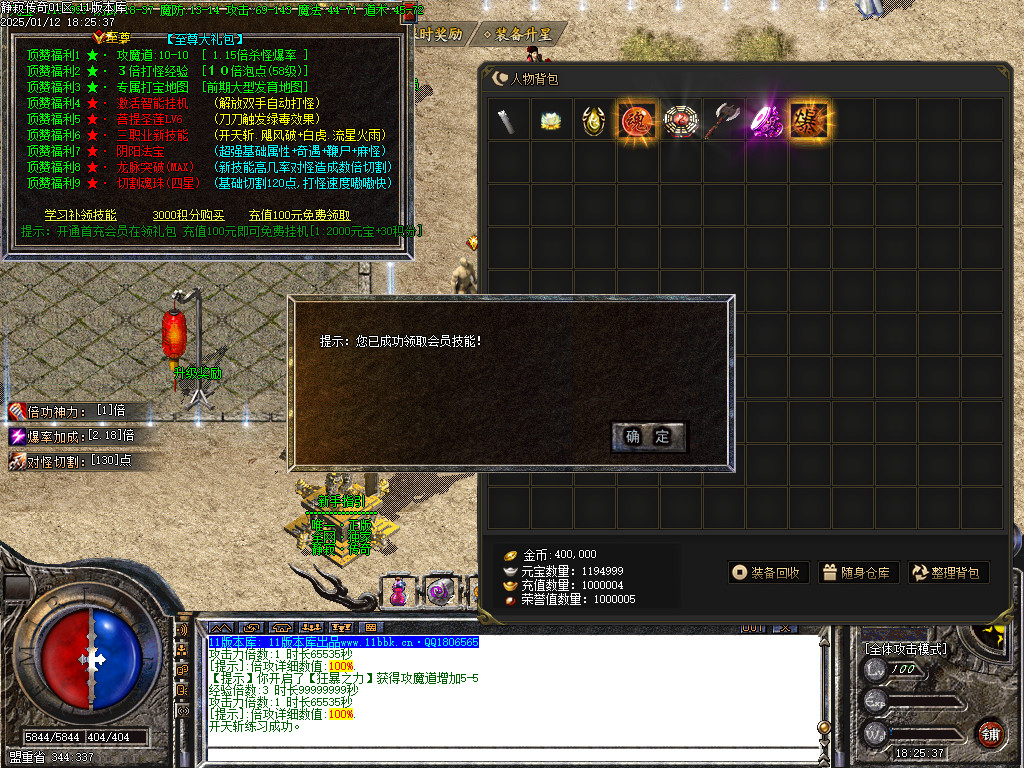Select the battle axe in the bag
This screenshot has width=1024, height=768.
(x=723, y=120)
